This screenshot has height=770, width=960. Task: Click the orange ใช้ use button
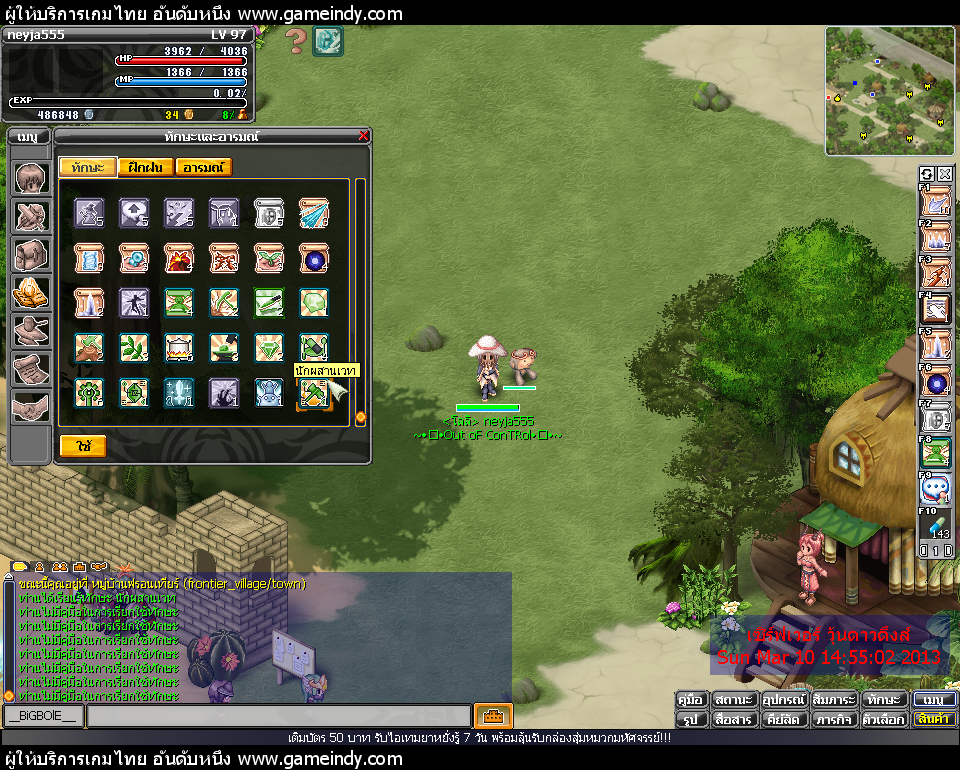point(83,446)
